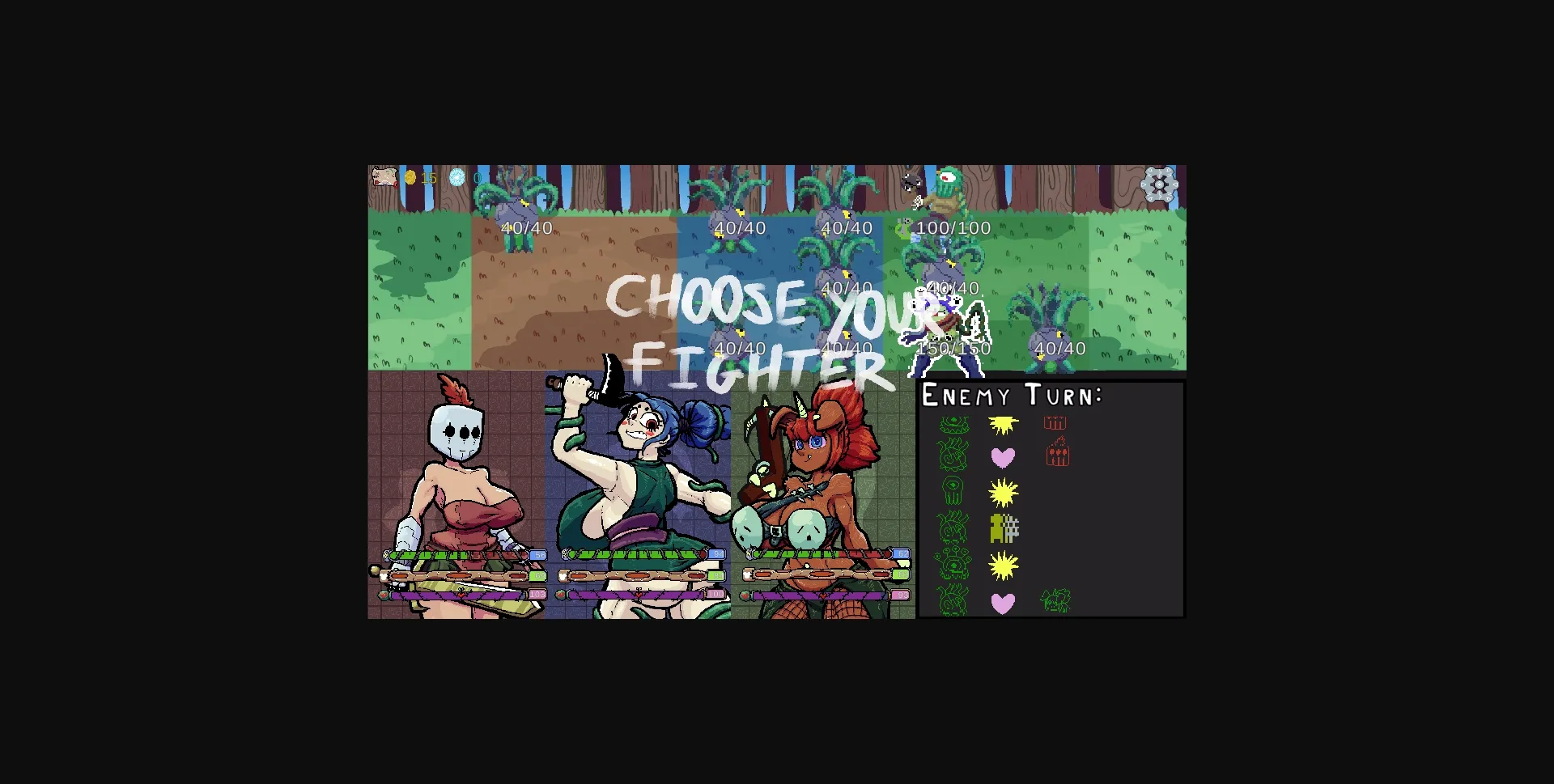Click the 150/150 boss health label

tap(953, 348)
